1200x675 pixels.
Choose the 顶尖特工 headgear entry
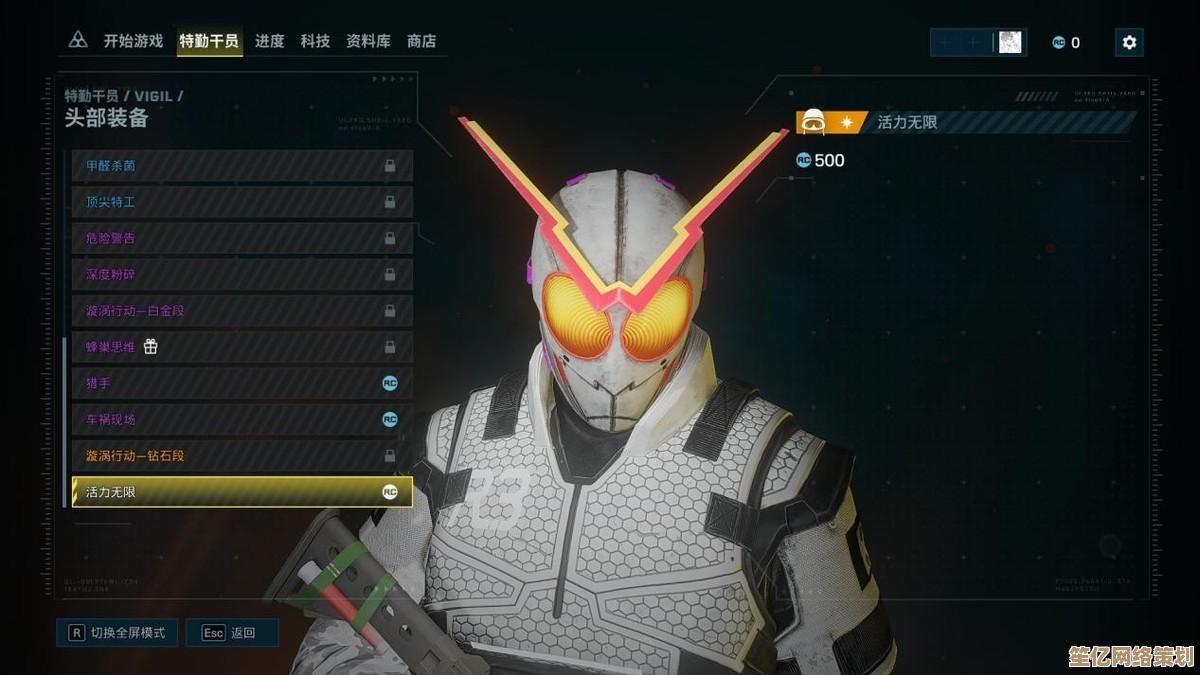(242, 202)
